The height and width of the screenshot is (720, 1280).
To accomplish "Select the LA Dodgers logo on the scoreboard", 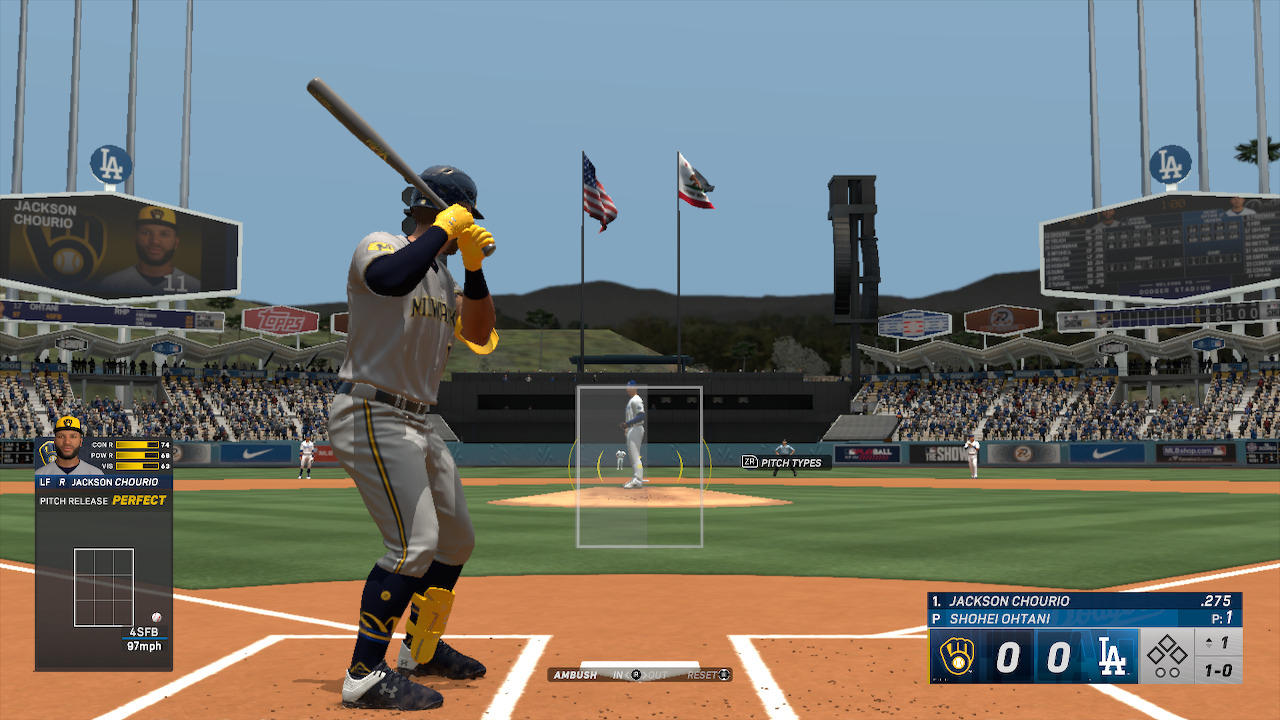I will tap(1111, 656).
